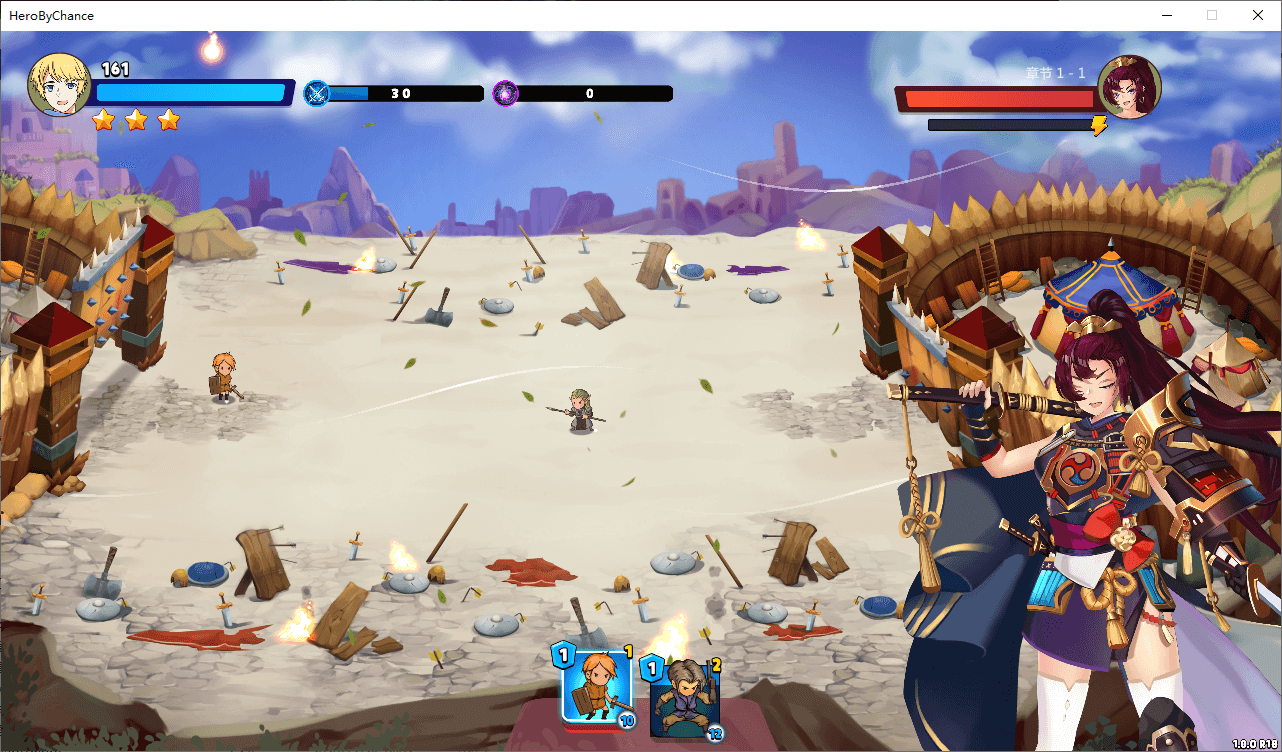
Task: Click the blonde hero portrait
Action: (60, 85)
